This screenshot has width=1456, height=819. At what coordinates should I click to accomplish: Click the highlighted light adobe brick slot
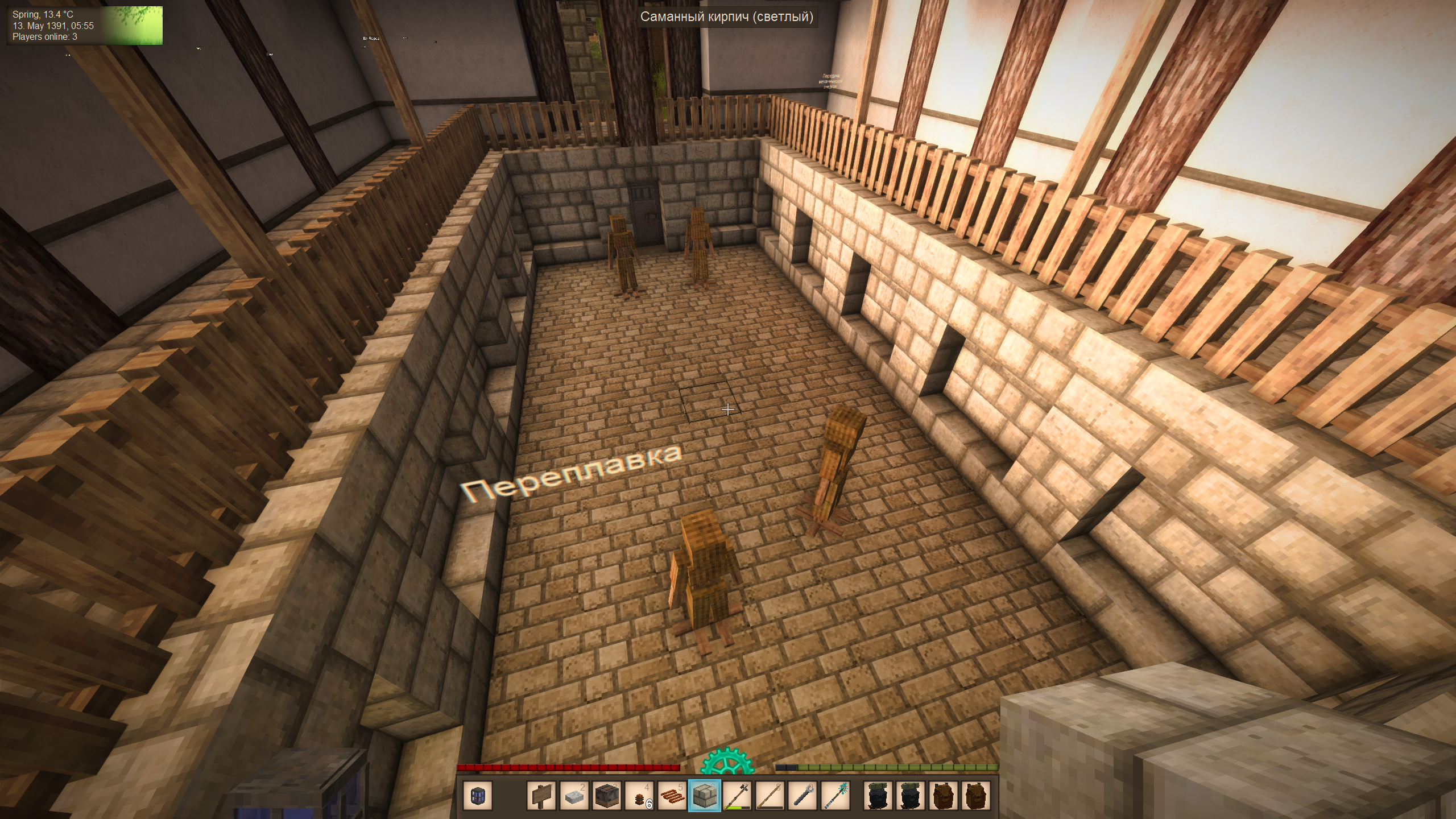[705, 796]
